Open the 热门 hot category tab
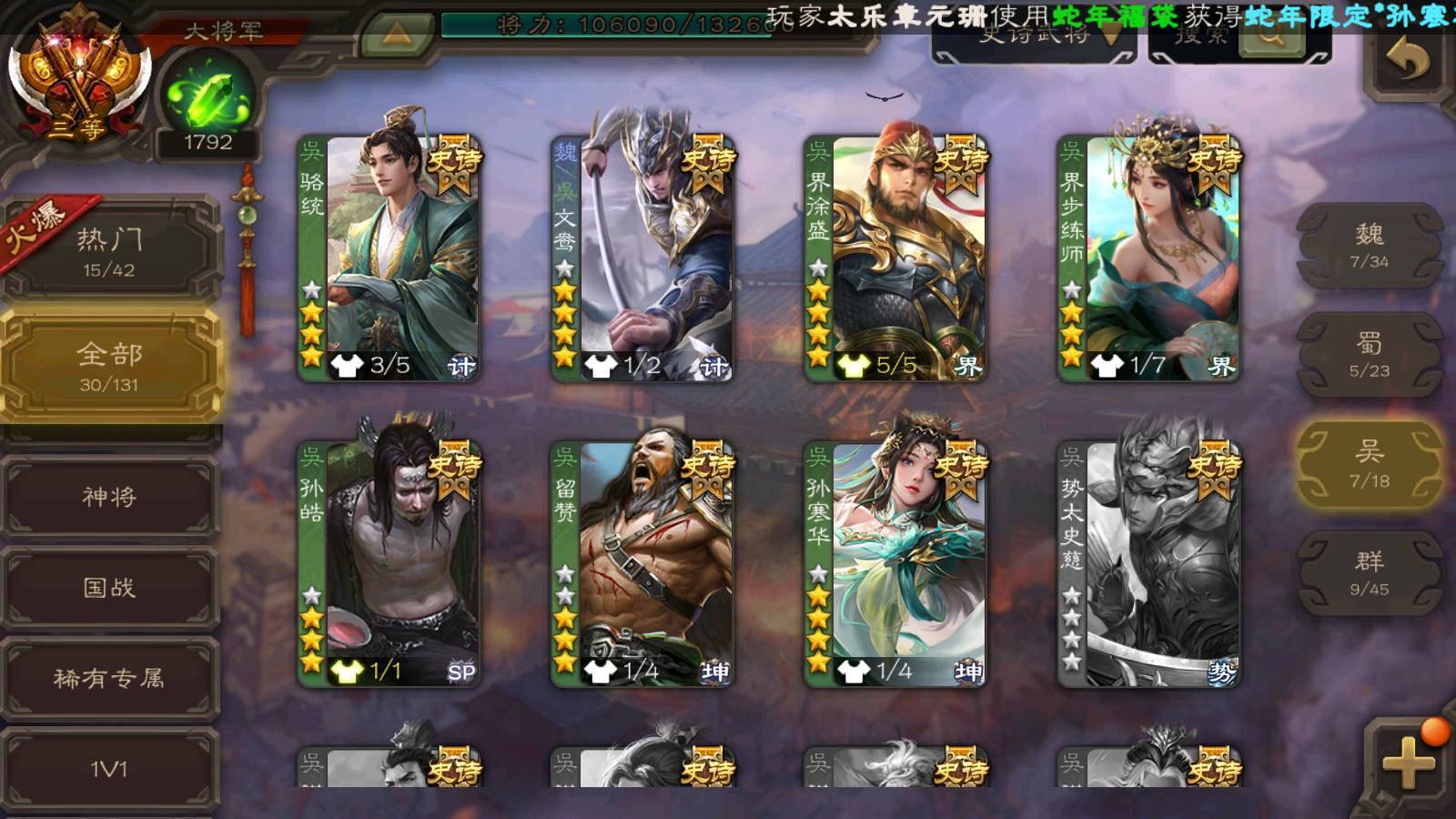 [109, 251]
